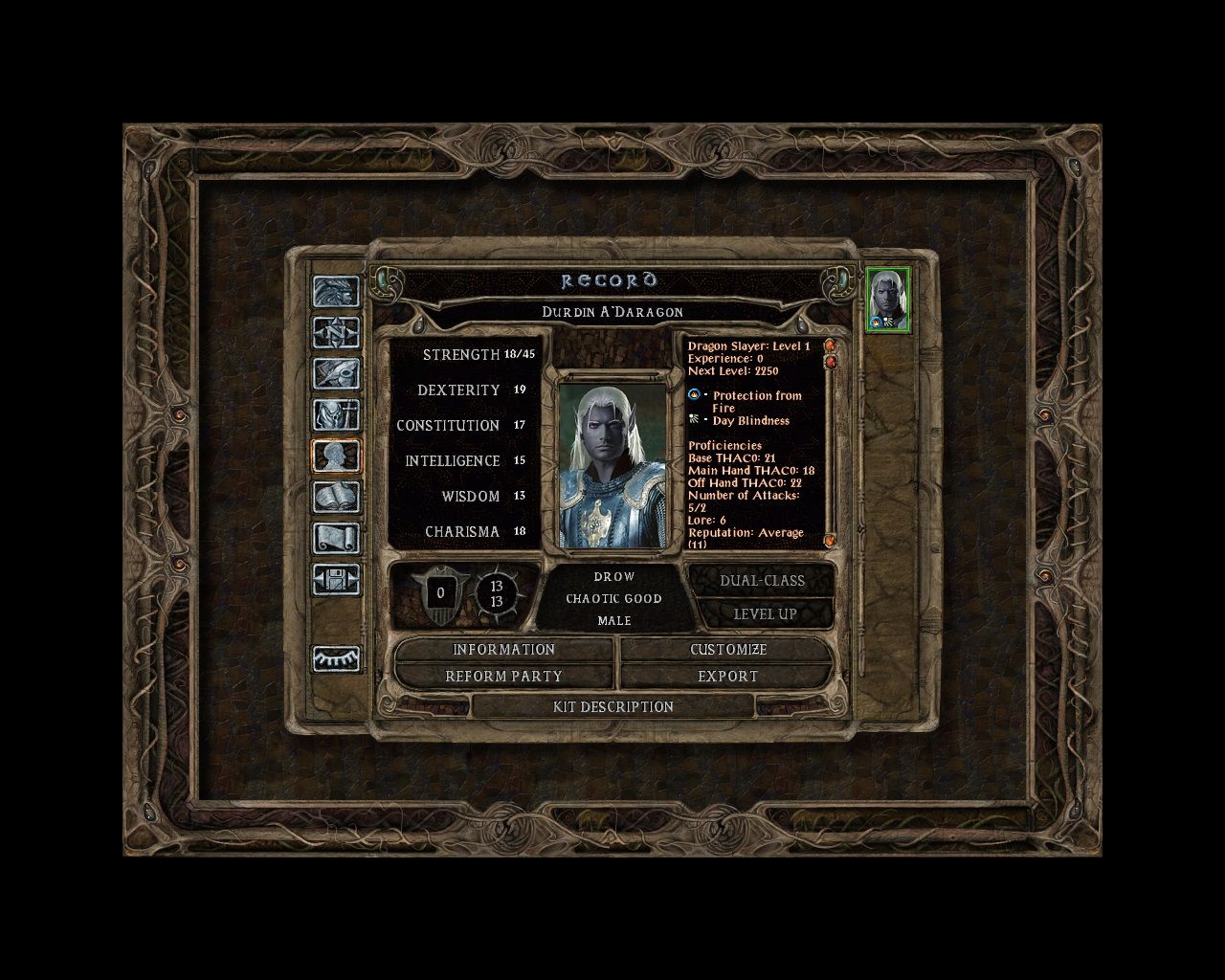Click REFORM PARTY
1225x980 pixels.
[x=504, y=676]
